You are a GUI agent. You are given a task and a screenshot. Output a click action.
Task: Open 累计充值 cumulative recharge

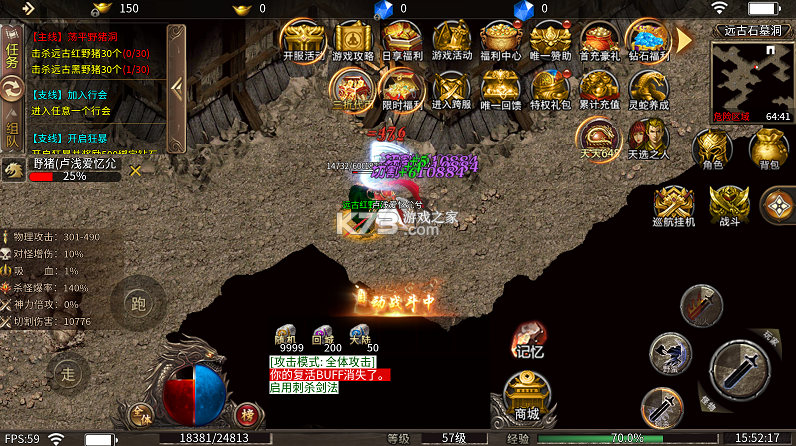[x=598, y=88]
